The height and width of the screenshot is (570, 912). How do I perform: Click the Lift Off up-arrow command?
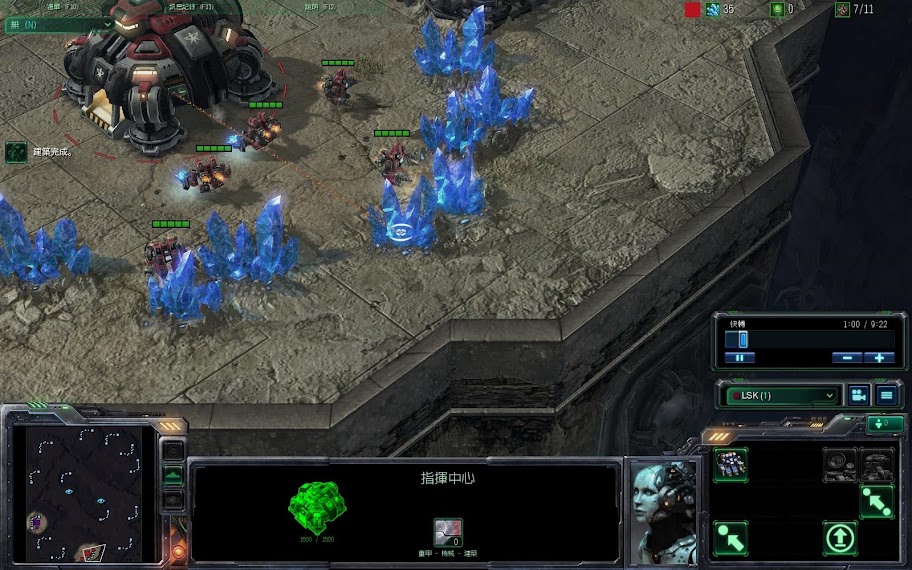[x=840, y=538]
